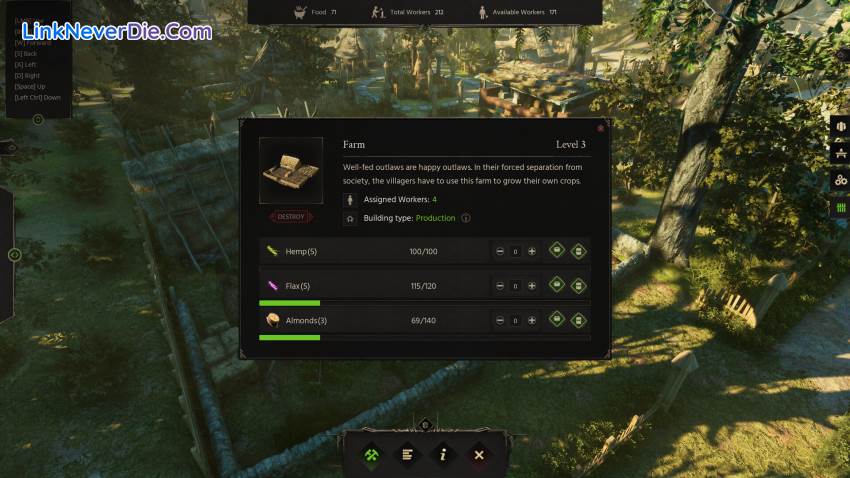Open the list lines tab
Screen dimensions: 850x478
tap(407, 455)
